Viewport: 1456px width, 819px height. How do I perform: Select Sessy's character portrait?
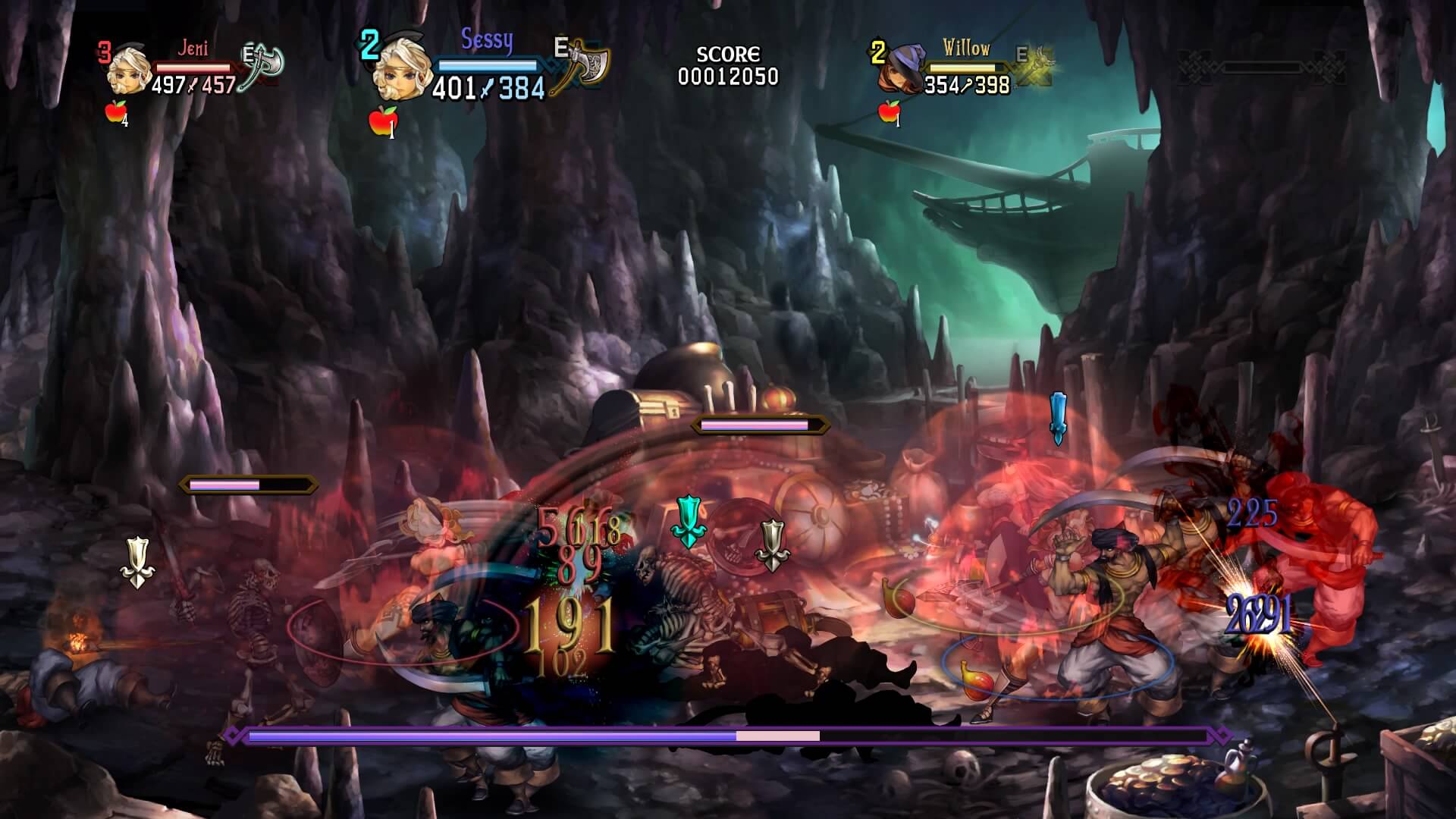tap(402, 72)
